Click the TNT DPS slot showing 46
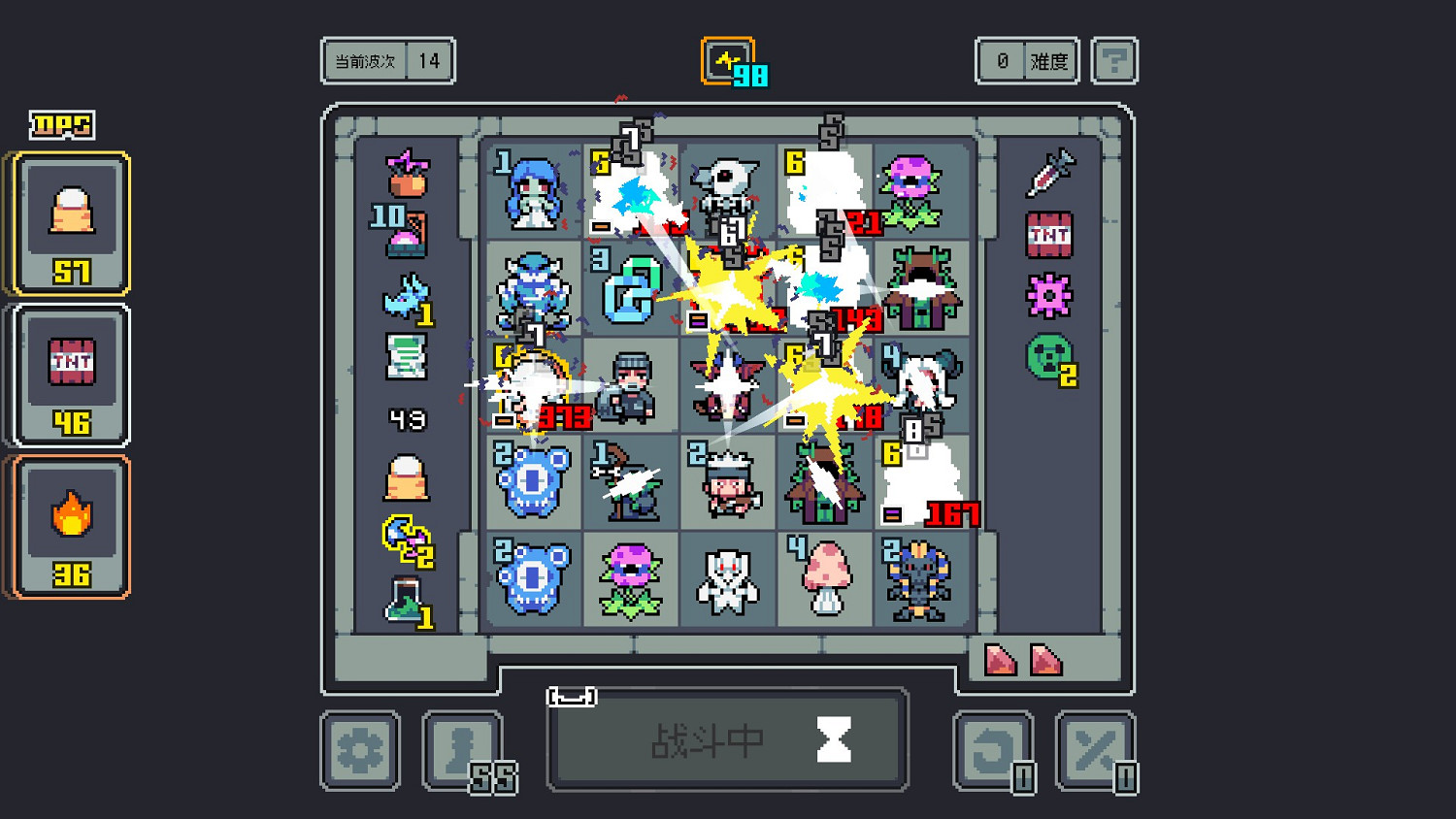The height and width of the screenshot is (819, 1456). tap(68, 374)
